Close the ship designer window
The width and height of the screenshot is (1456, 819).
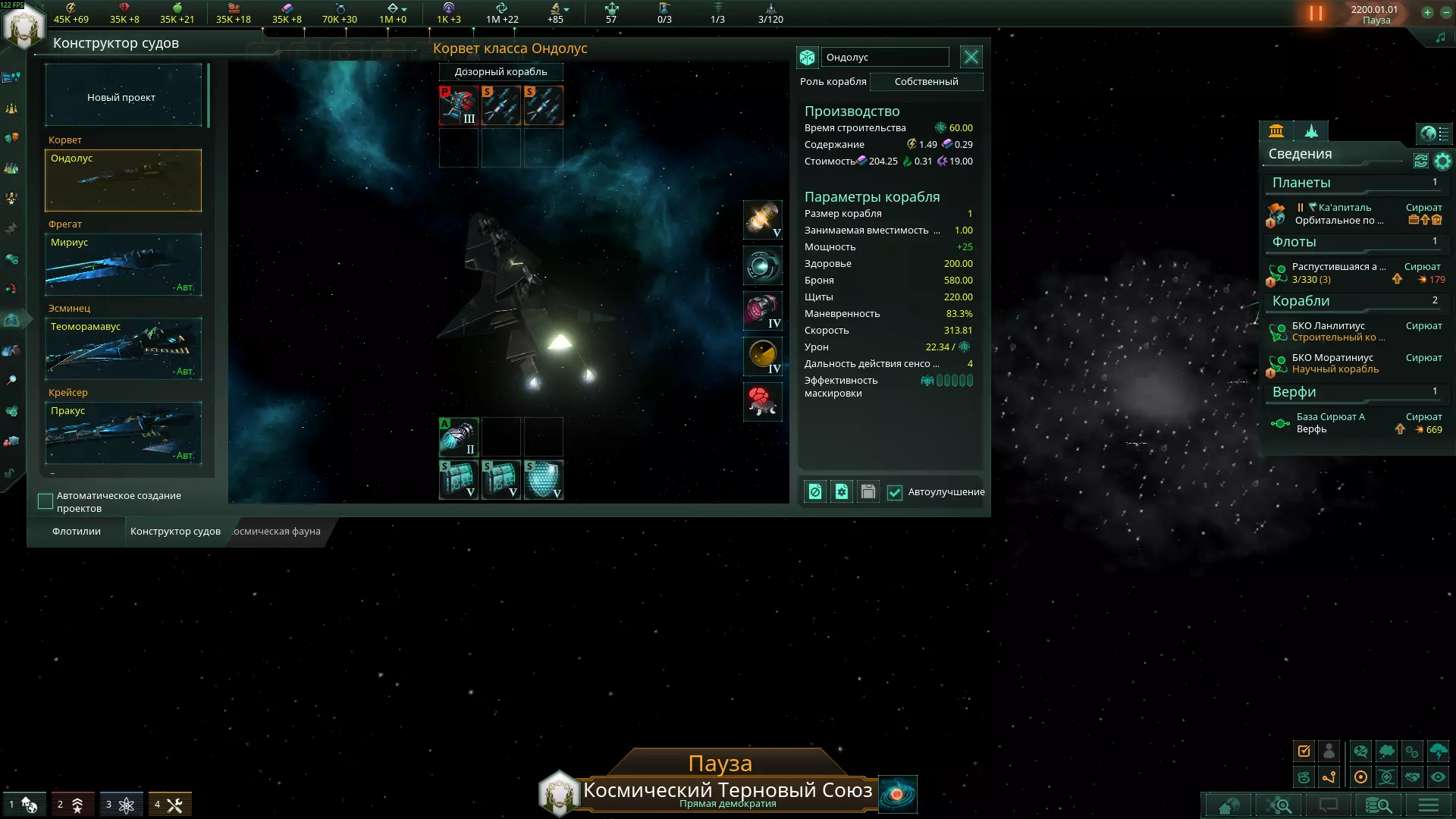971,57
